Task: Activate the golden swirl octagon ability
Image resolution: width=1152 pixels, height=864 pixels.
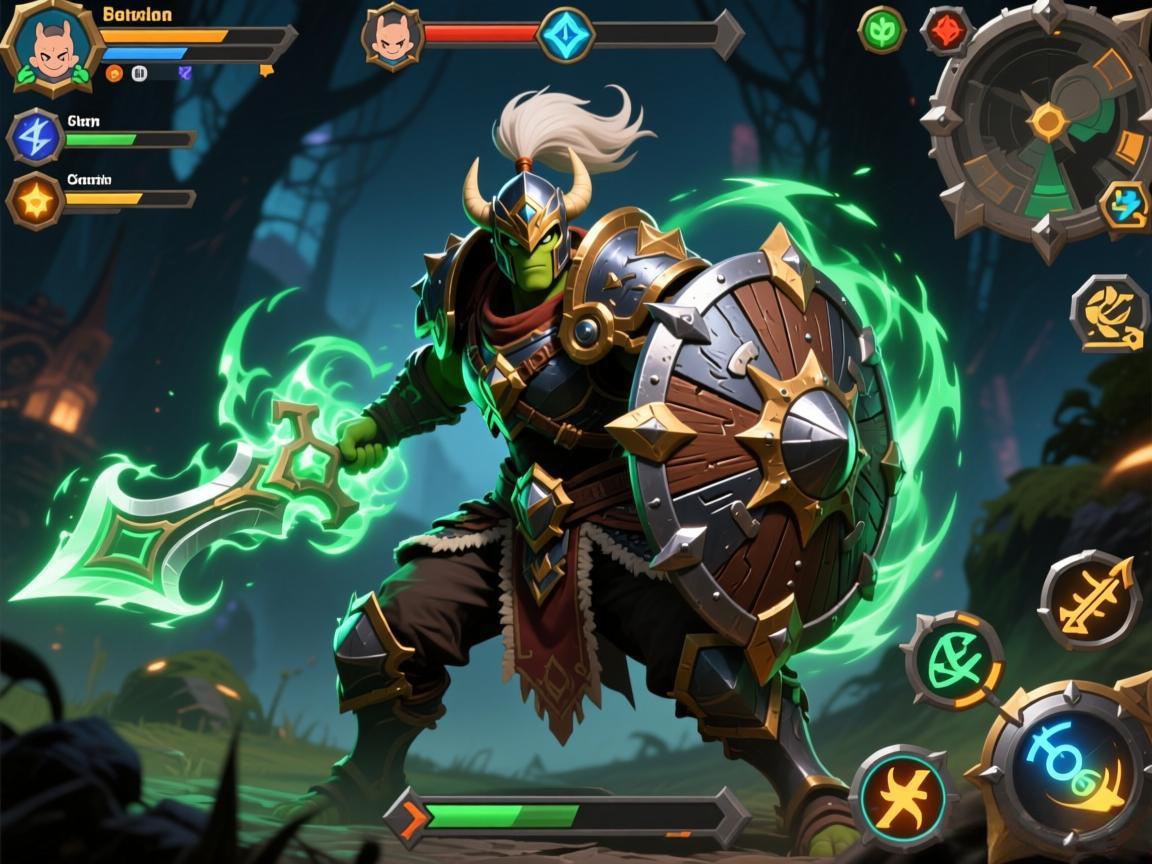Action: (x=1109, y=314)
